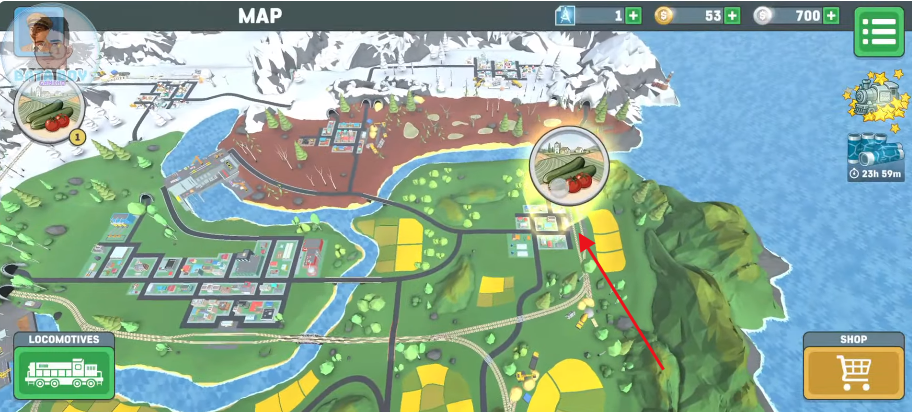Open the starred locomotive event icon
Image resolution: width=912 pixels, height=412 pixels.
click(x=872, y=99)
